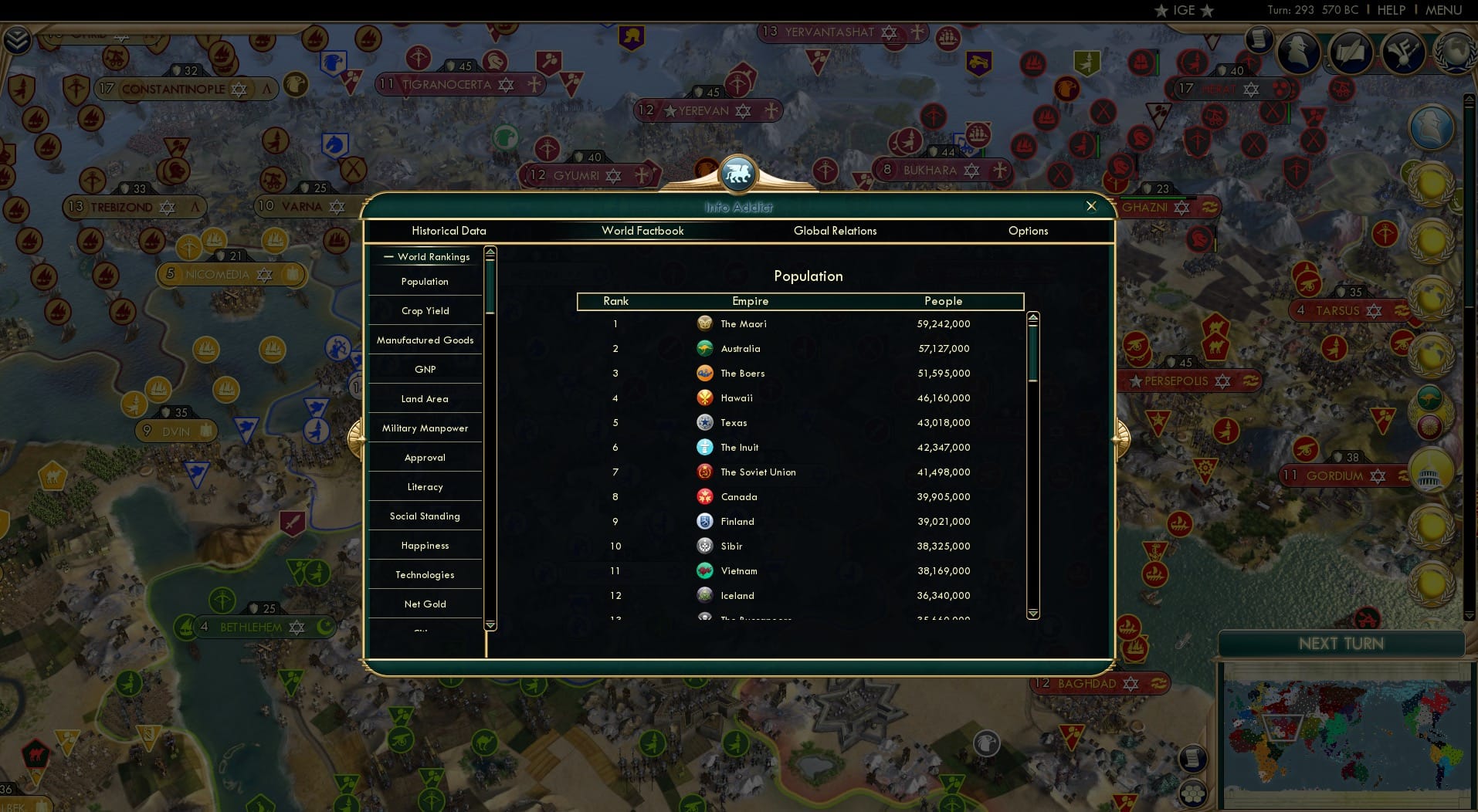Click the kangaroo emblem notification icon
This screenshot has height=812, width=1478.
pyautogui.click(x=1429, y=398)
